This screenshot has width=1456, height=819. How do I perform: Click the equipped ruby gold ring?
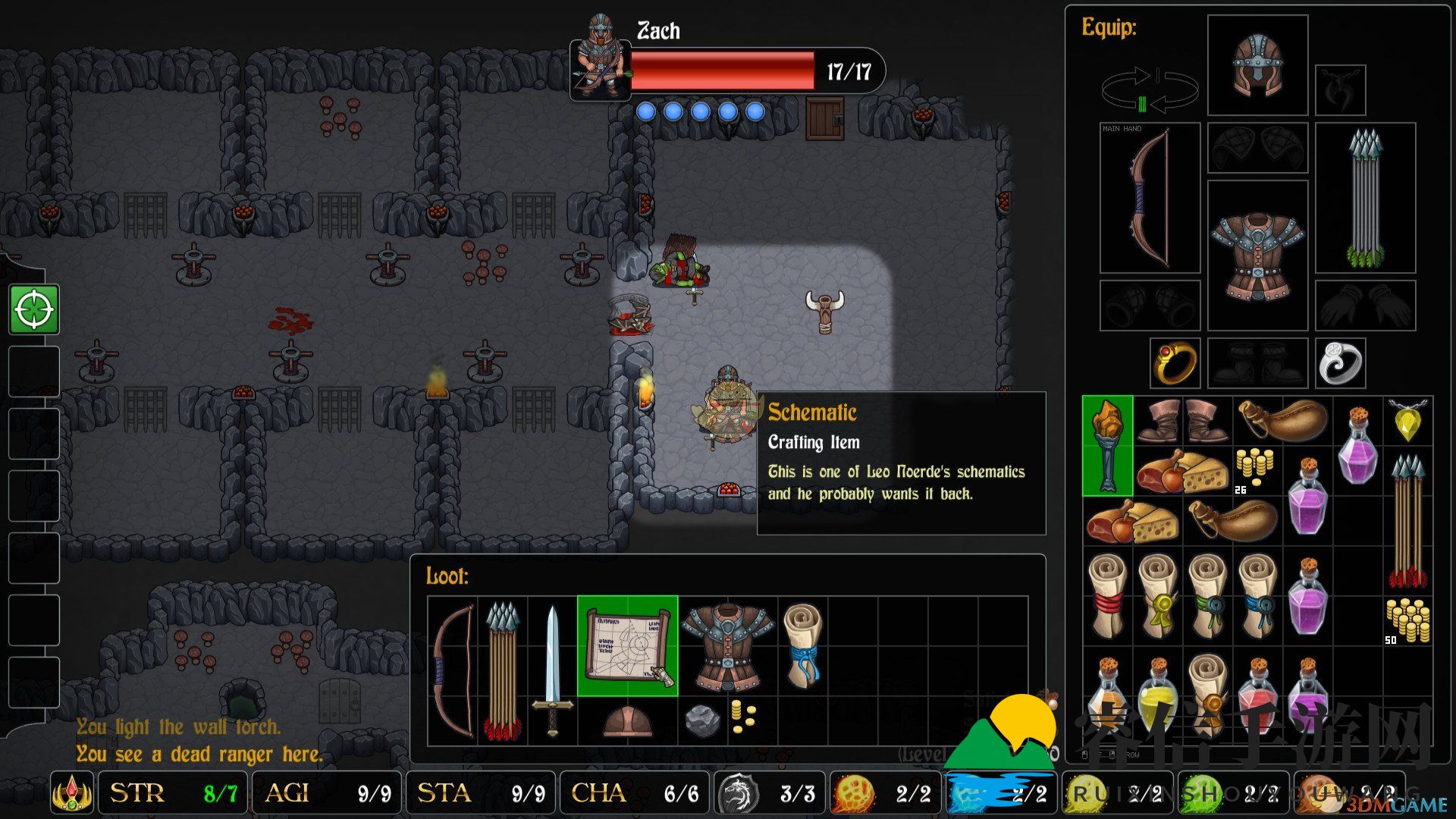click(1175, 363)
